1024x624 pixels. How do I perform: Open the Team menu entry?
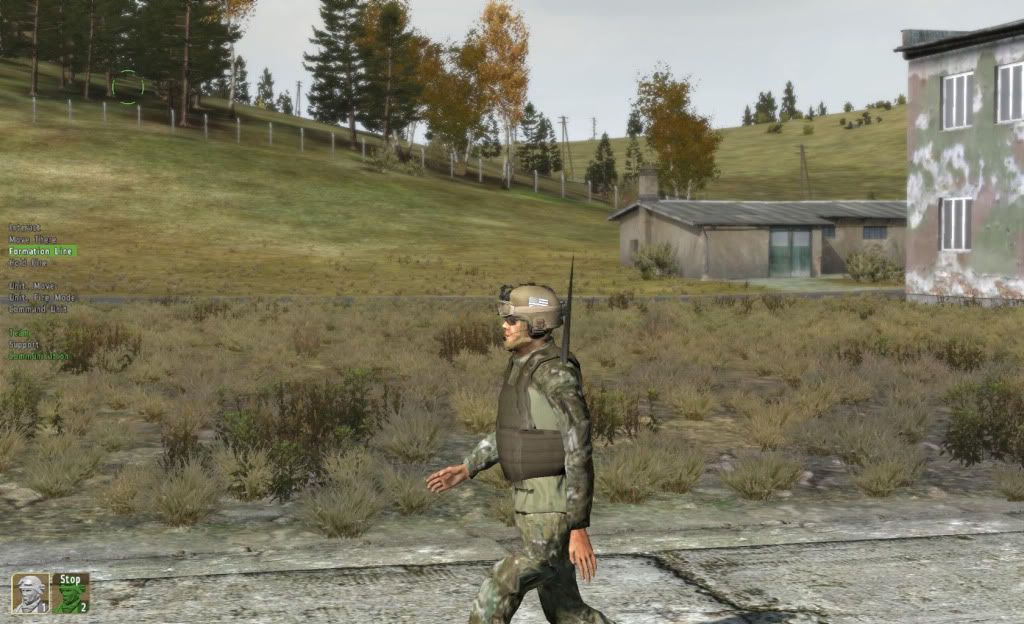pos(20,333)
